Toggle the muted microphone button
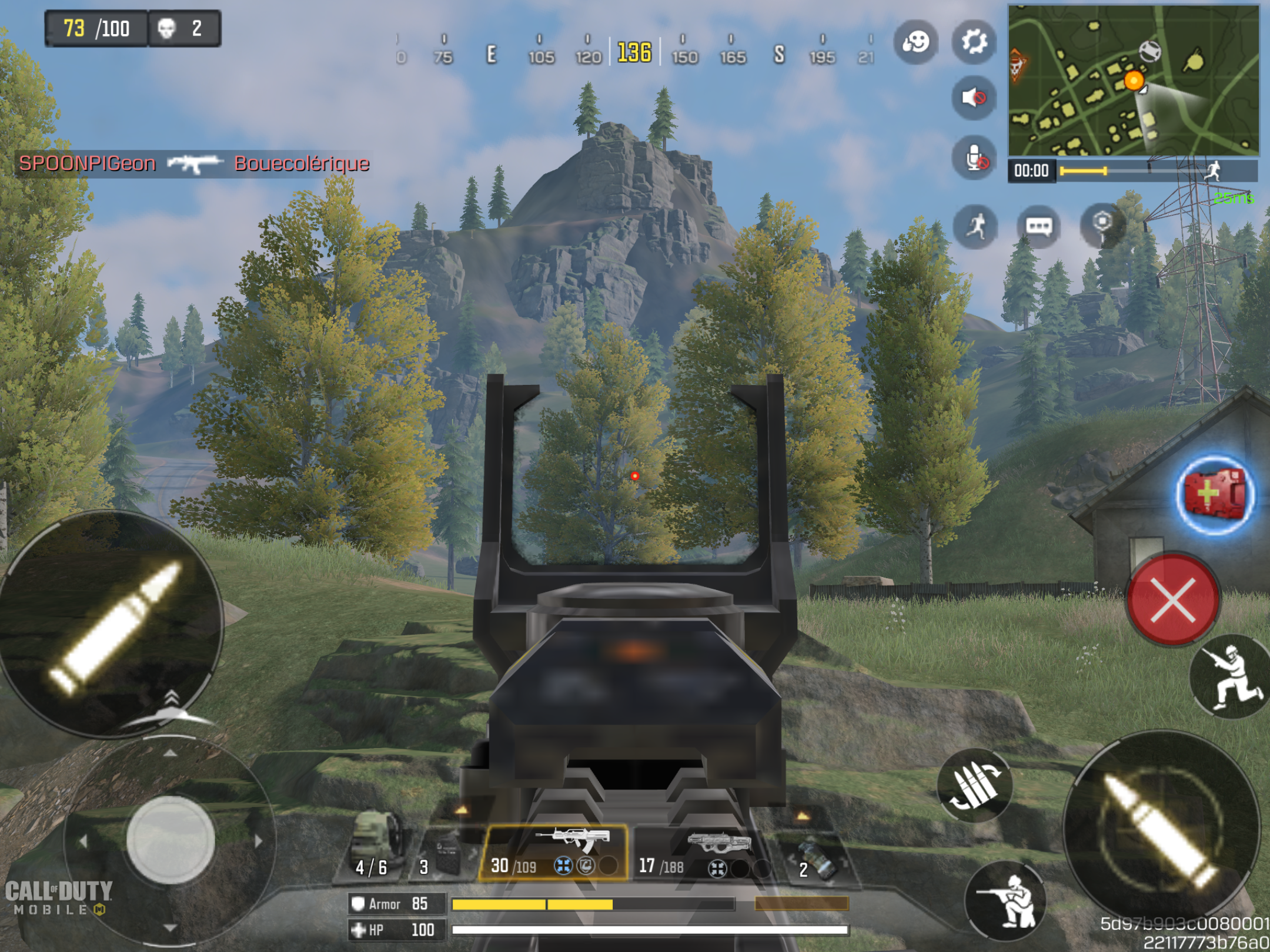This screenshot has width=1270, height=952. pyautogui.click(x=974, y=157)
